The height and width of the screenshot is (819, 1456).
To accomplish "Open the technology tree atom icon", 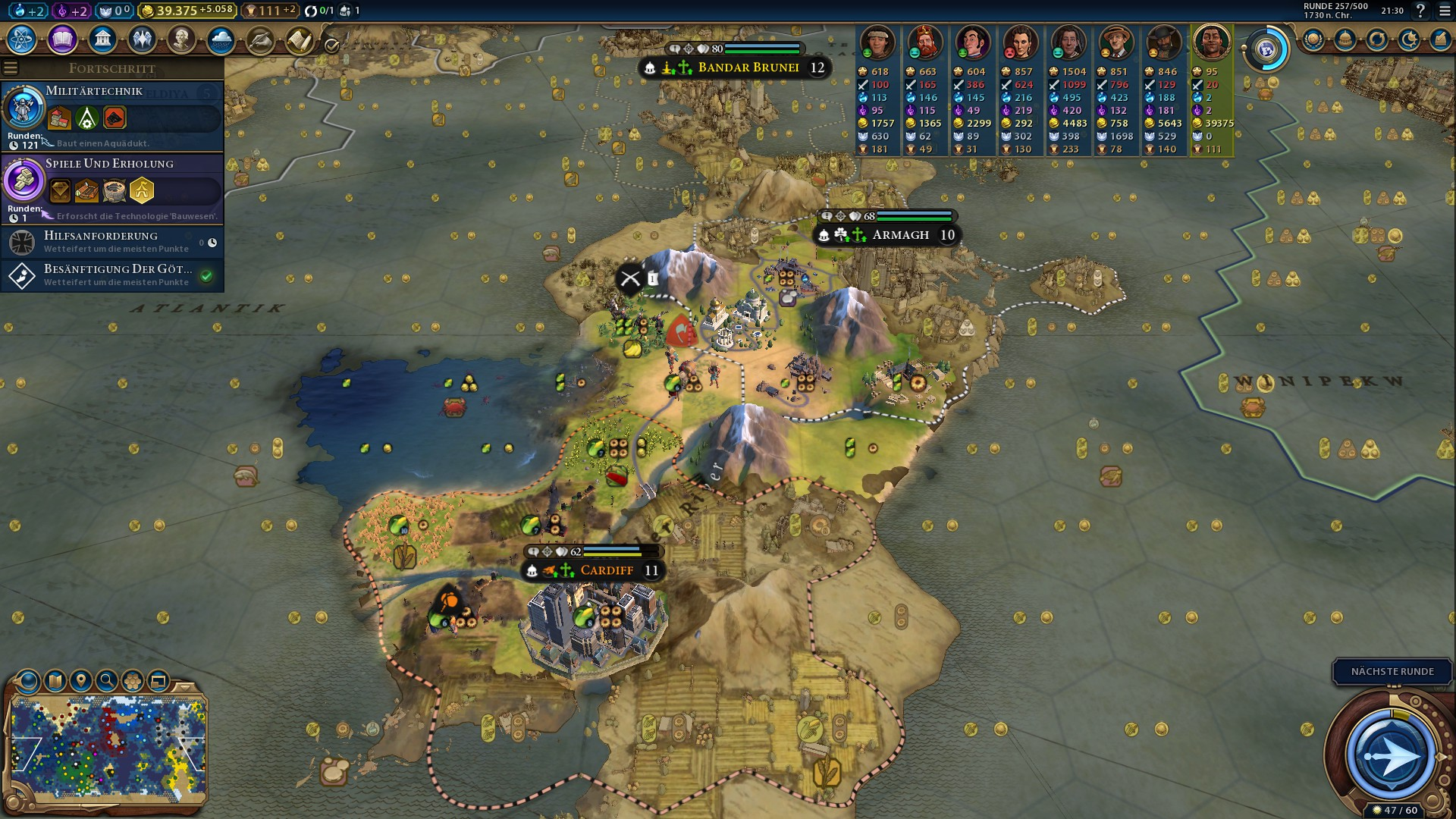I will pyautogui.click(x=22, y=39).
